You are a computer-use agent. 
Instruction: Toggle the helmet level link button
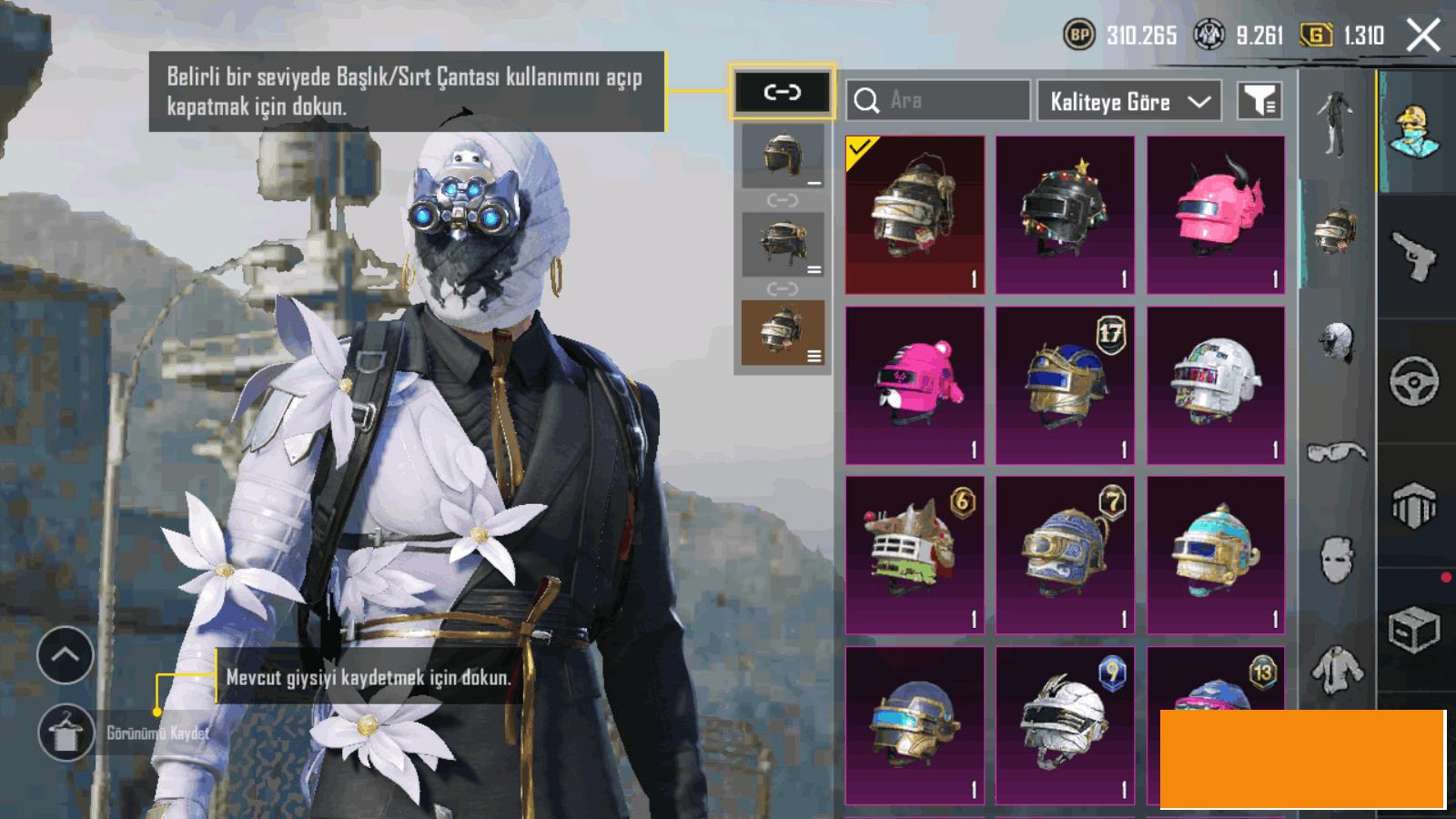pyautogui.click(x=782, y=92)
